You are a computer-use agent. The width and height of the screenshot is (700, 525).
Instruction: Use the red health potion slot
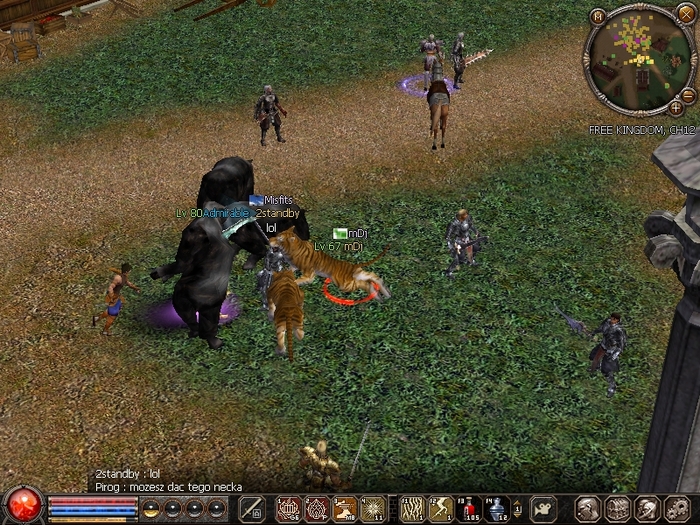[469, 509]
